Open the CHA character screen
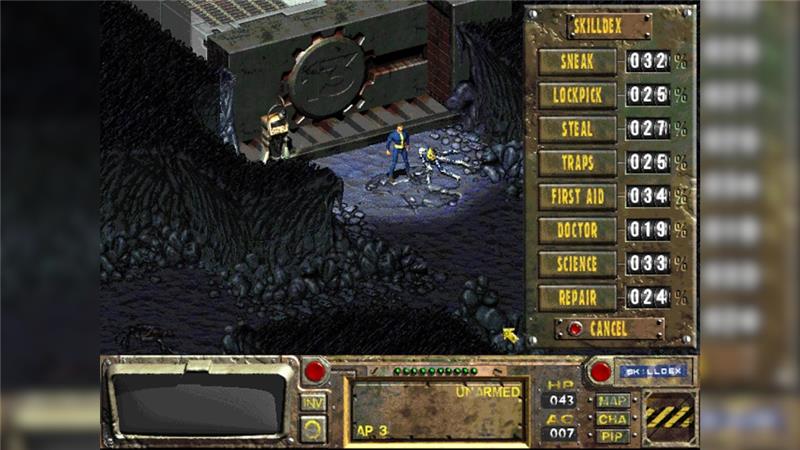The image size is (800, 450). point(612,418)
